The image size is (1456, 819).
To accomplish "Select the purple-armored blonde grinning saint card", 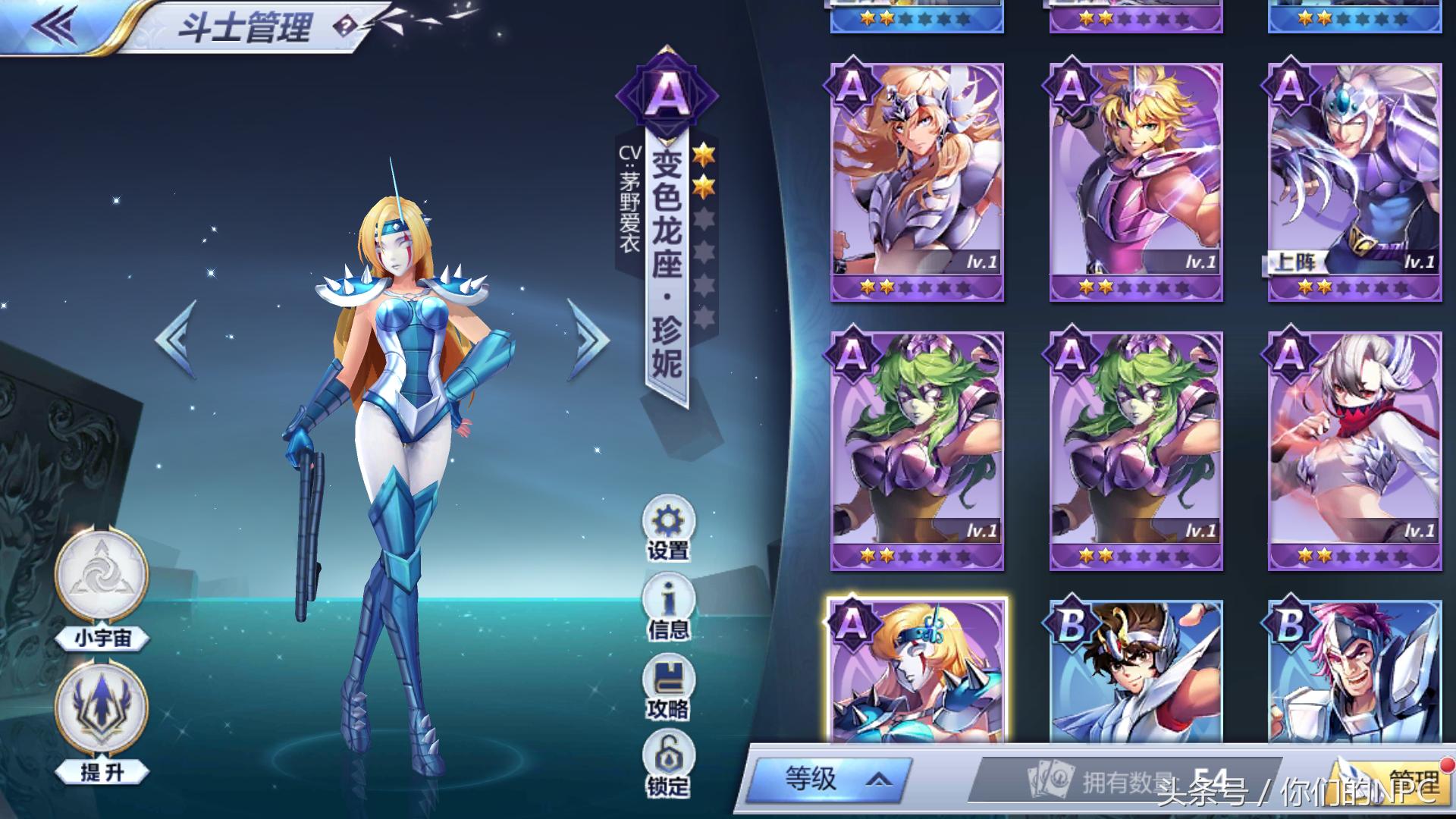I will [1135, 182].
